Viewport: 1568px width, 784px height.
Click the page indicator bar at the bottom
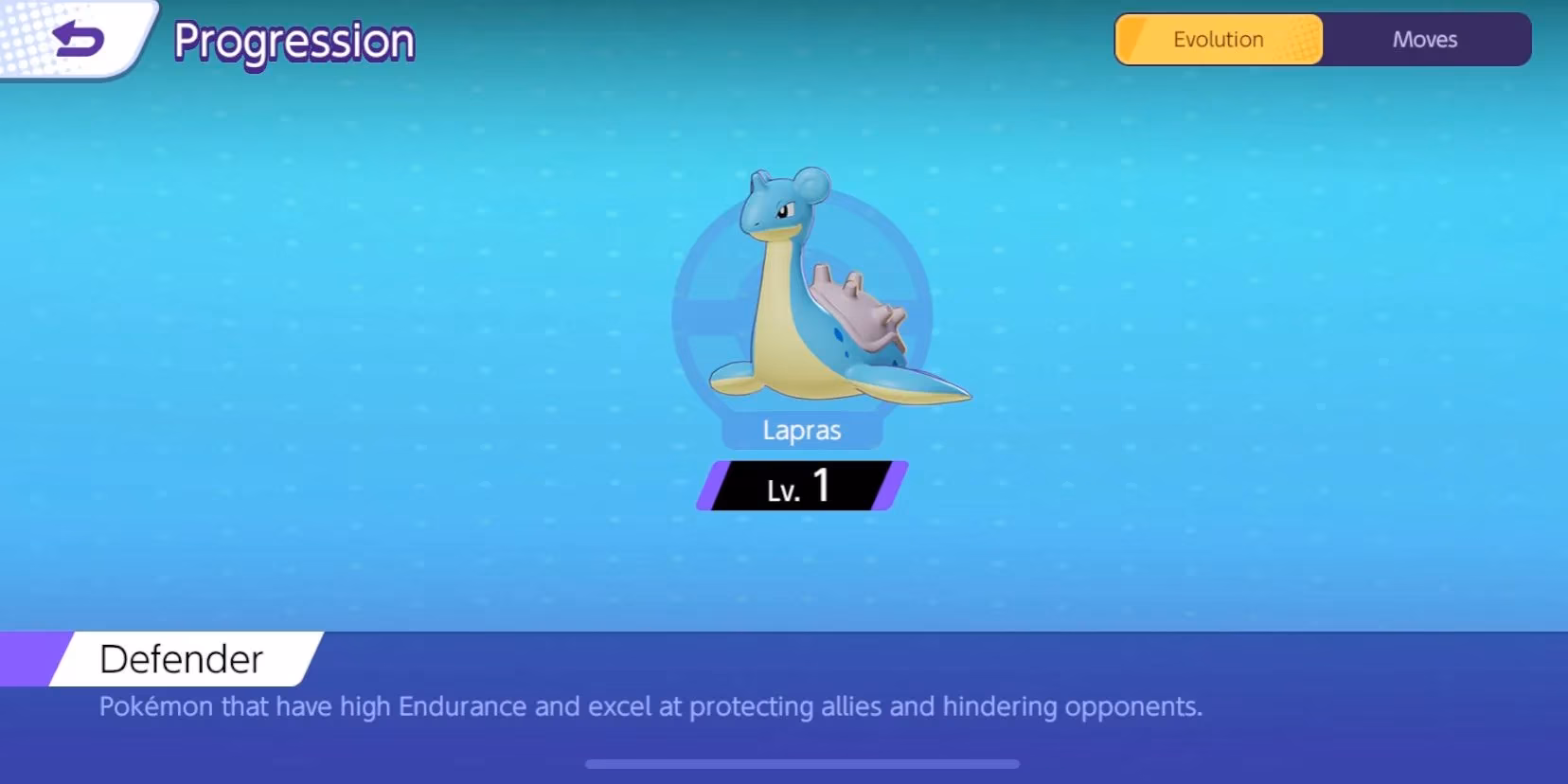point(802,762)
